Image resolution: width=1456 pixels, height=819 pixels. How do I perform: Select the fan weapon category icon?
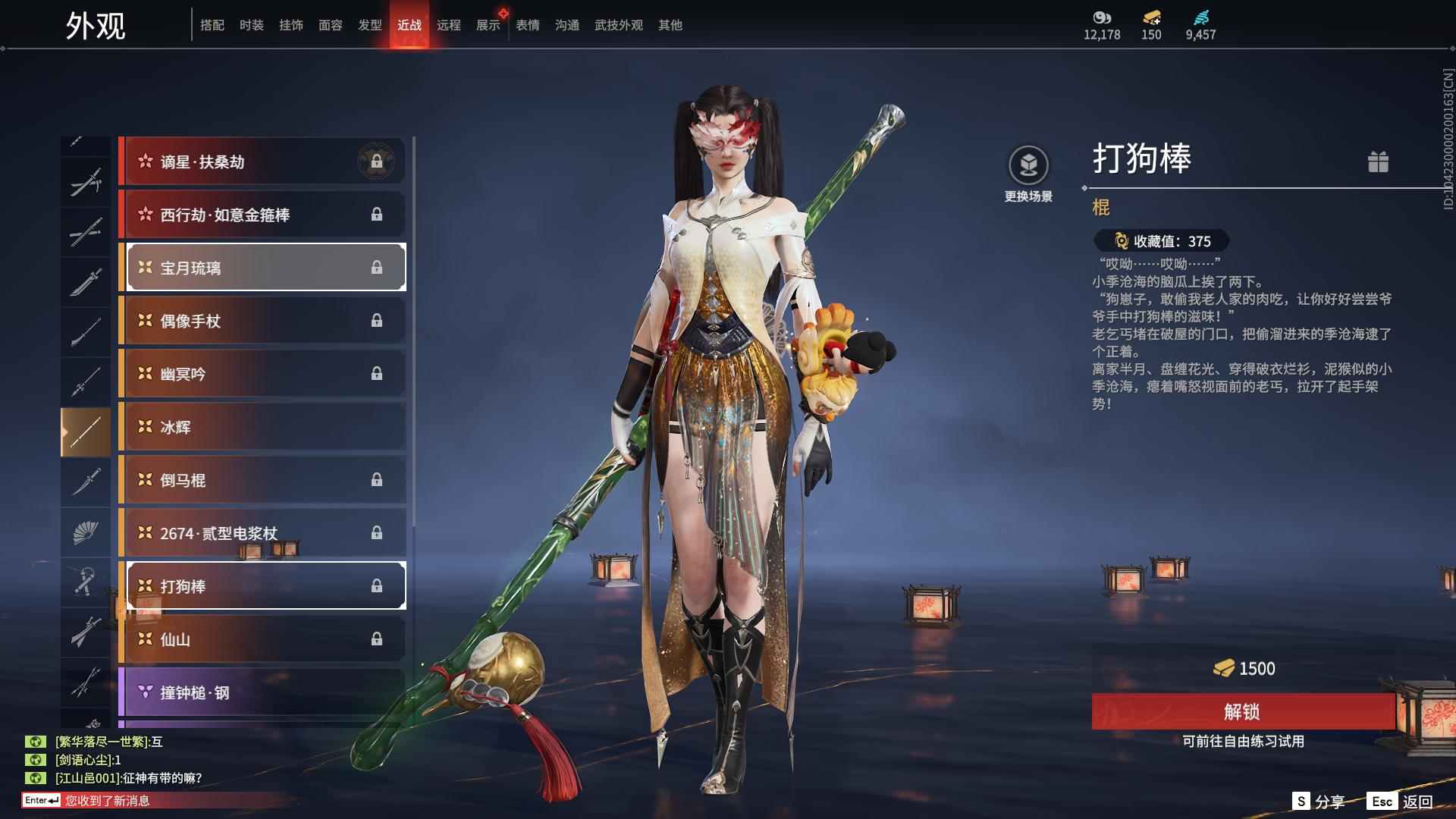point(86,532)
